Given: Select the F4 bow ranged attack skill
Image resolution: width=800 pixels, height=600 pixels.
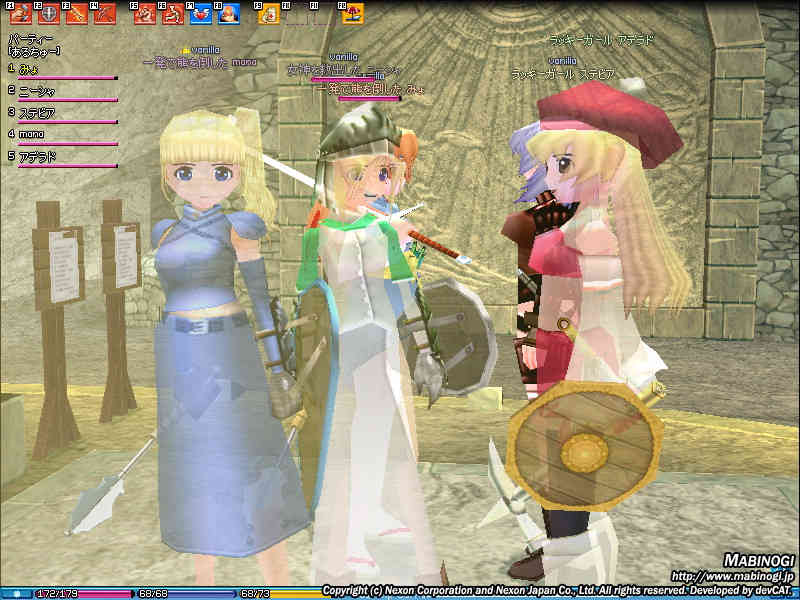Looking at the screenshot, I should (104, 14).
